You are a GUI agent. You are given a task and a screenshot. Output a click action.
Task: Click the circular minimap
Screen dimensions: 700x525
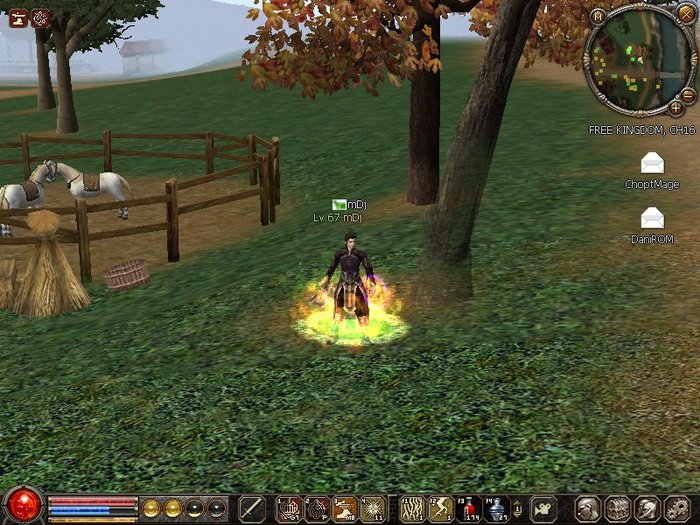636,64
